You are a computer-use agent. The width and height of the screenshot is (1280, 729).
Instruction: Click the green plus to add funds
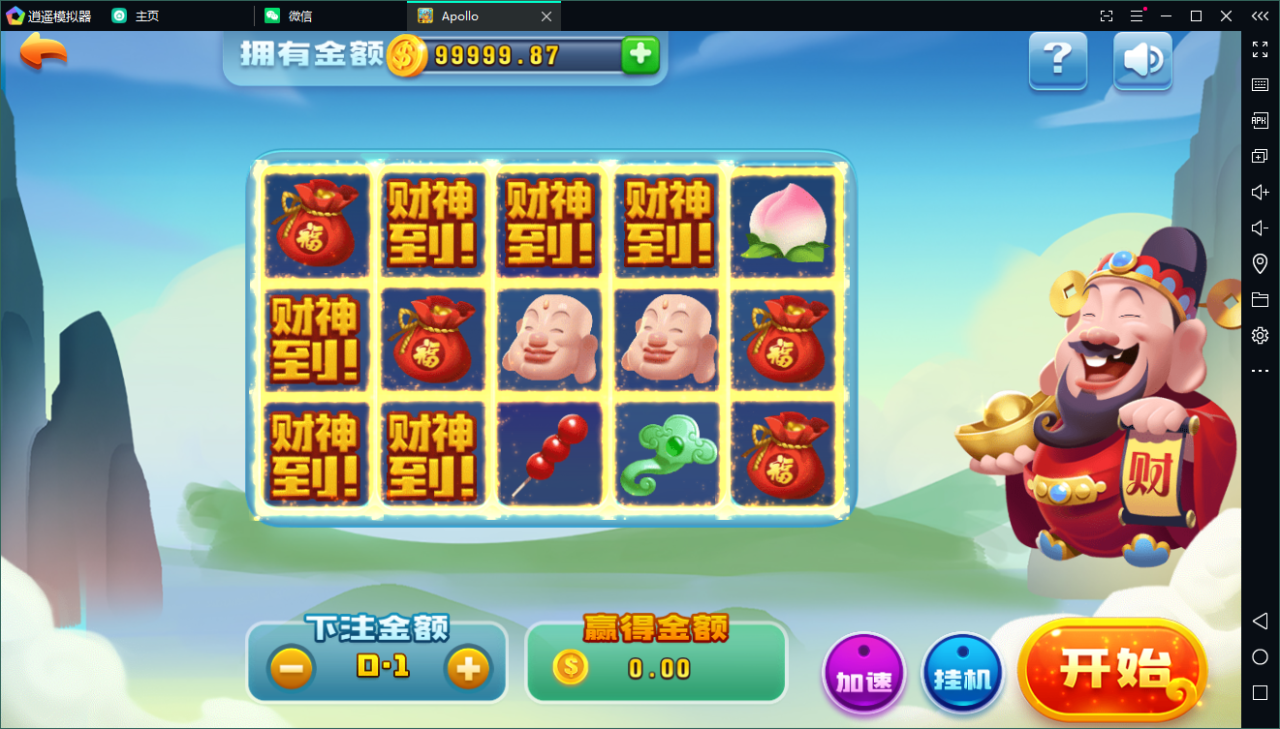coord(640,55)
